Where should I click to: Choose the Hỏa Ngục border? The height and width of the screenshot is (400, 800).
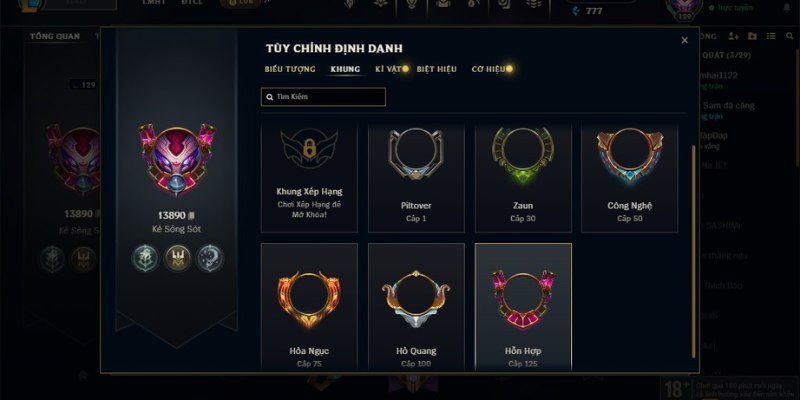point(309,305)
